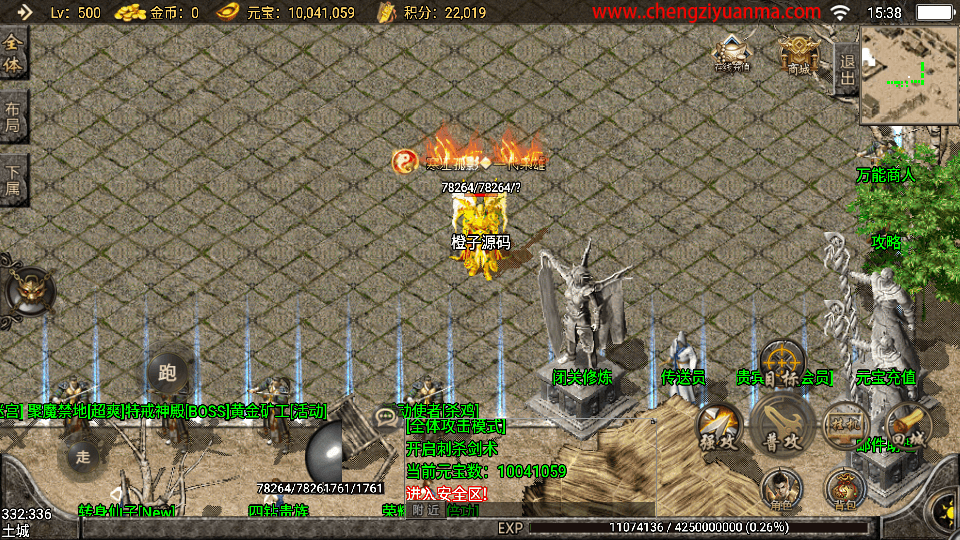Click the 退出 exit button
960x540 pixels.
(x=846, y=70)
